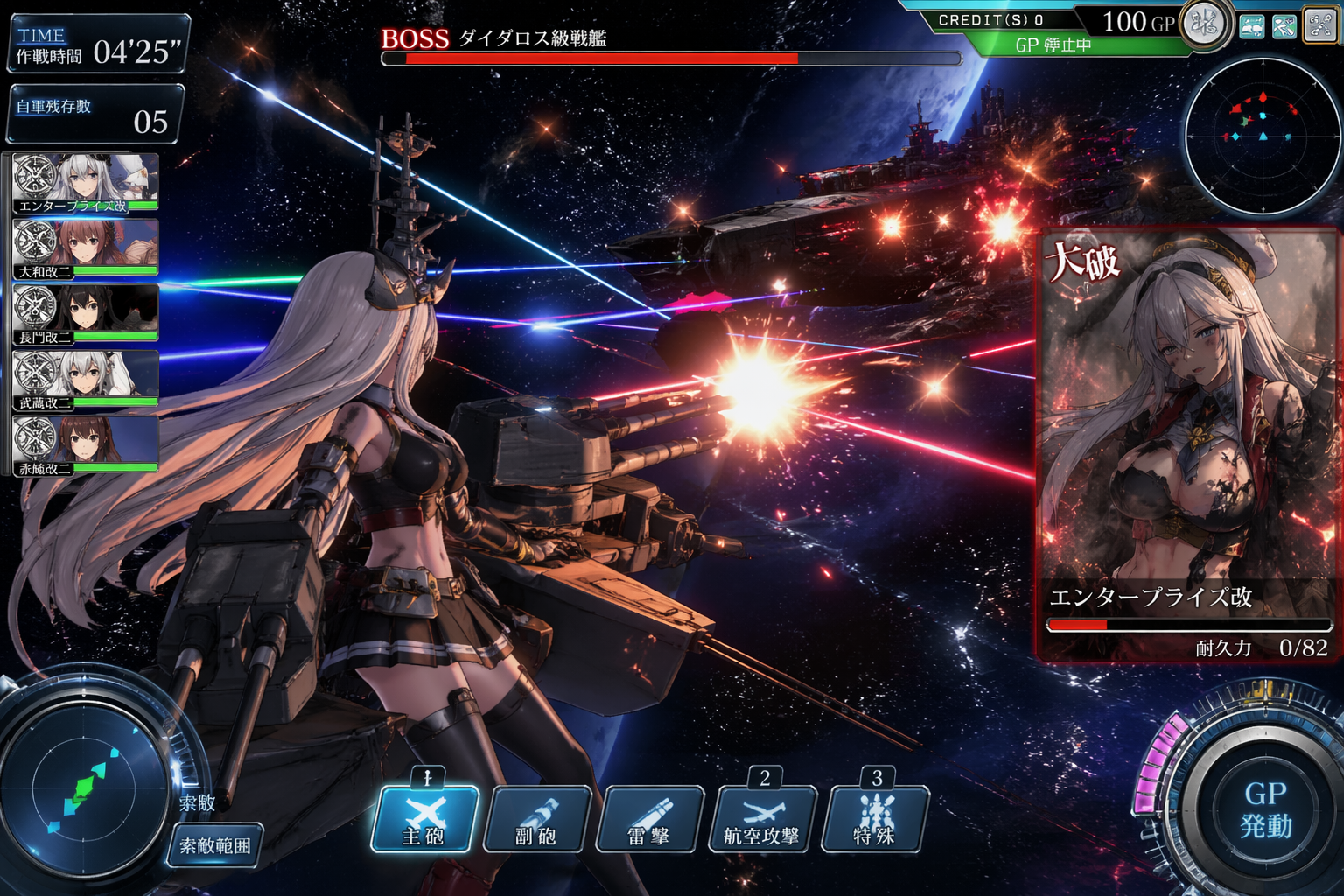Choose the 副砲 secondary gun attack
The height and width of the screenshot is (896, 1344).
point(537,820)
